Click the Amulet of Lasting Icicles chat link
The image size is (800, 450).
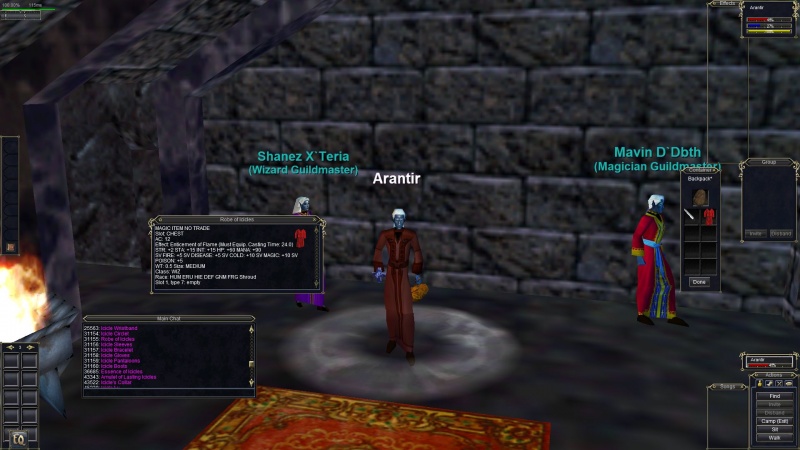click(x=128, y=376)
